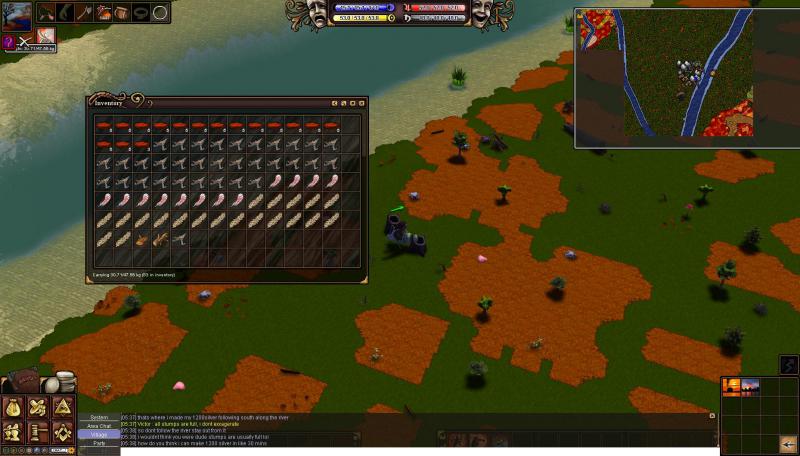Screen dimensions: 800x456
Task: Switch to the System chat tab
Action: click(99, 417)
